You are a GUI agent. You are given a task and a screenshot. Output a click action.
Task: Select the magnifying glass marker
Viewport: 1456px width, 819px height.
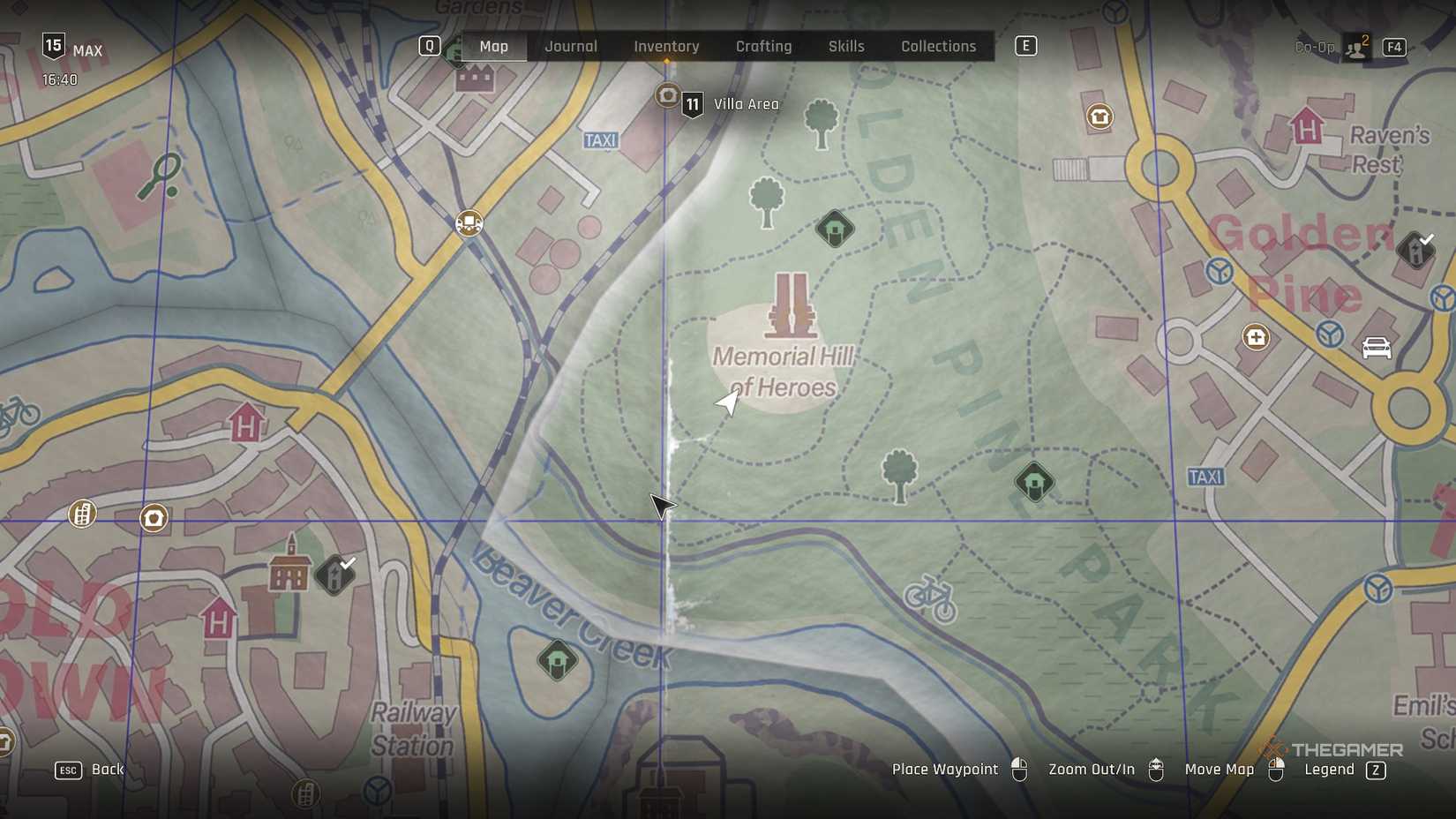click(161, 176)
